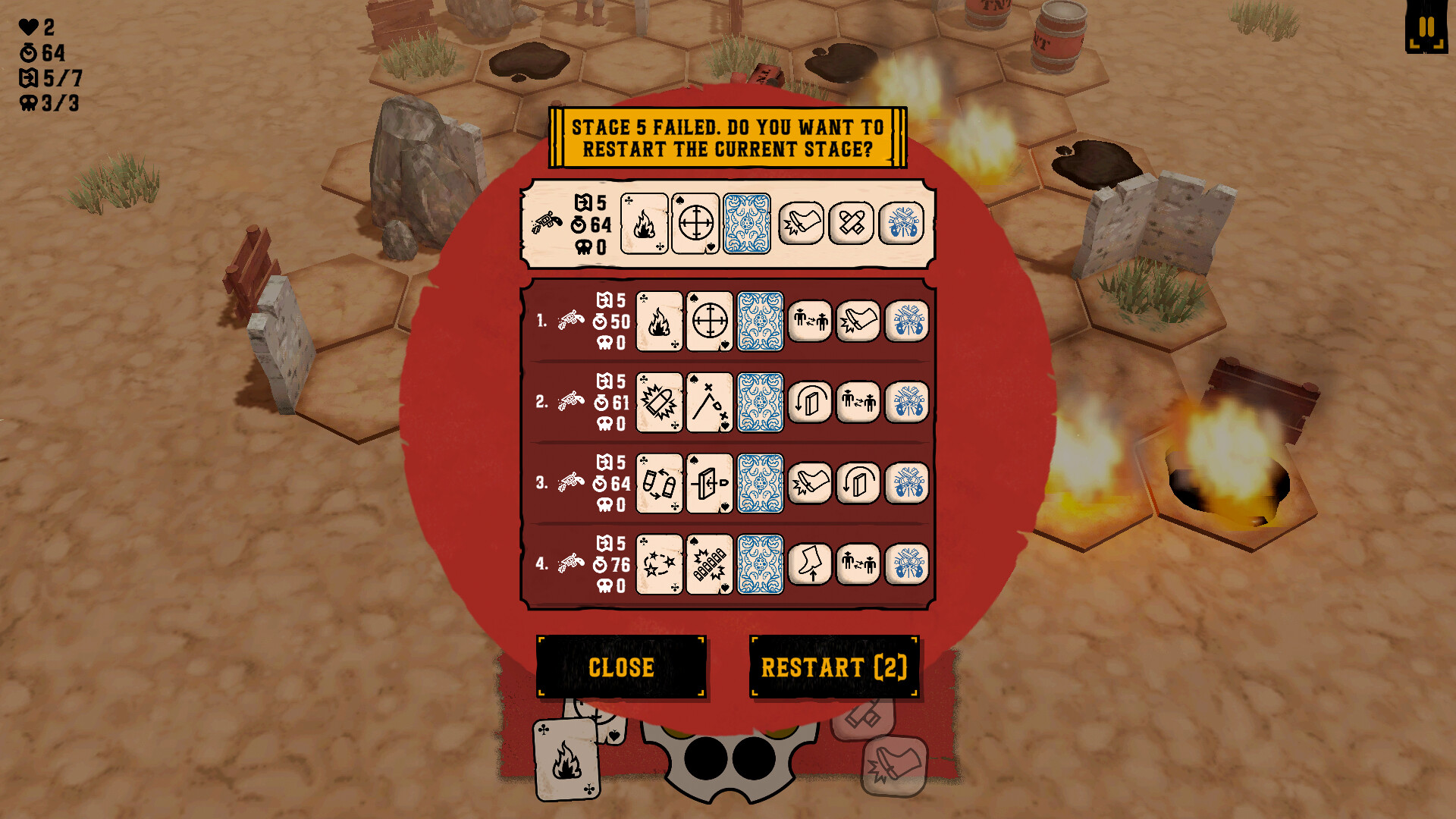This screenshot has height=819, width=1456.
Task: Click the fire card at the bottom of screen
Action: pyautogui.click(x=565, y=758)
